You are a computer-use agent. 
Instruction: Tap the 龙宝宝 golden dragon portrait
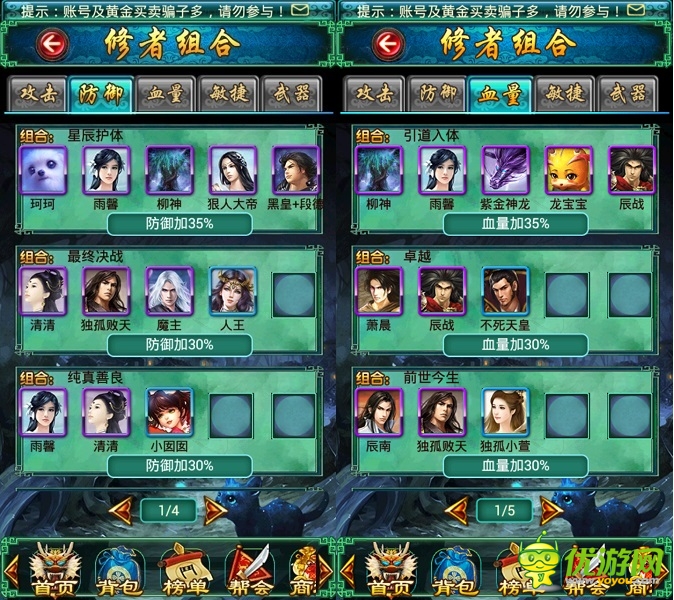click(x=570, y=170)
